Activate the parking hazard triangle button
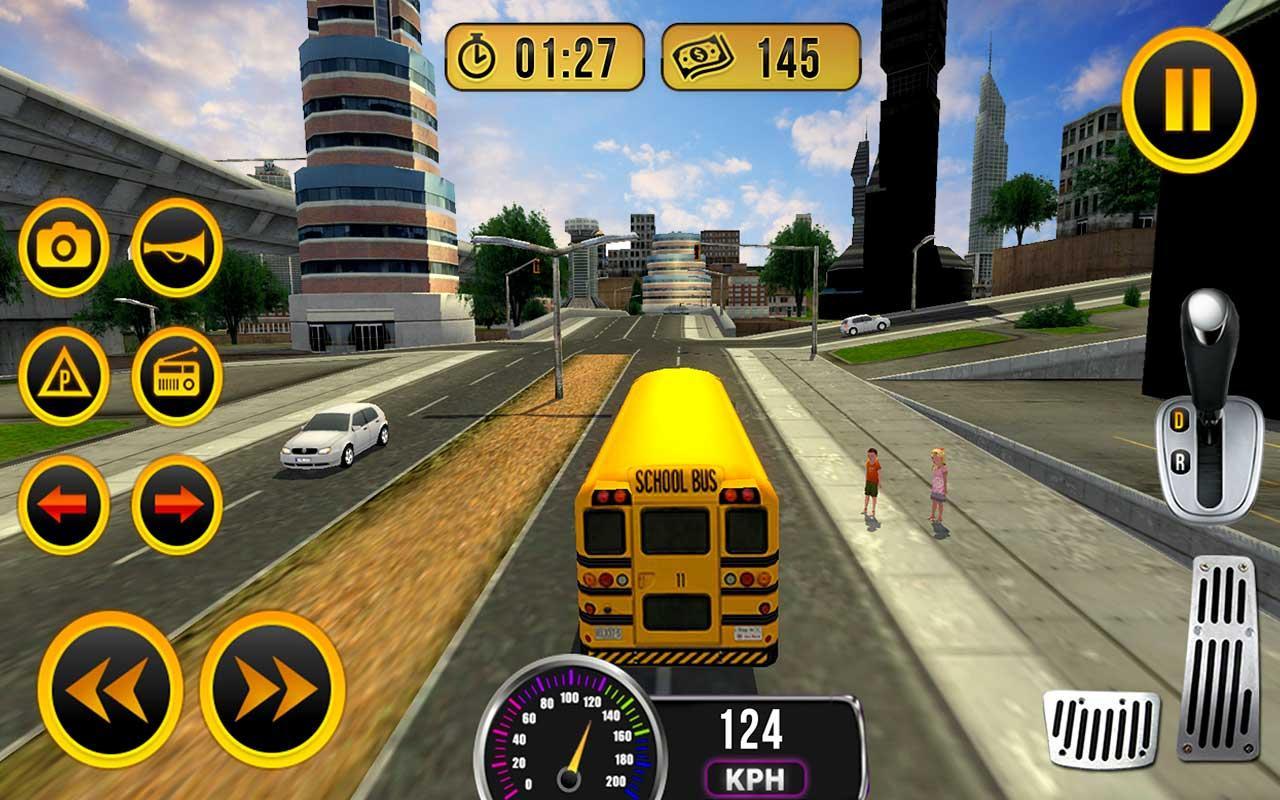 [x=64, y=376]
